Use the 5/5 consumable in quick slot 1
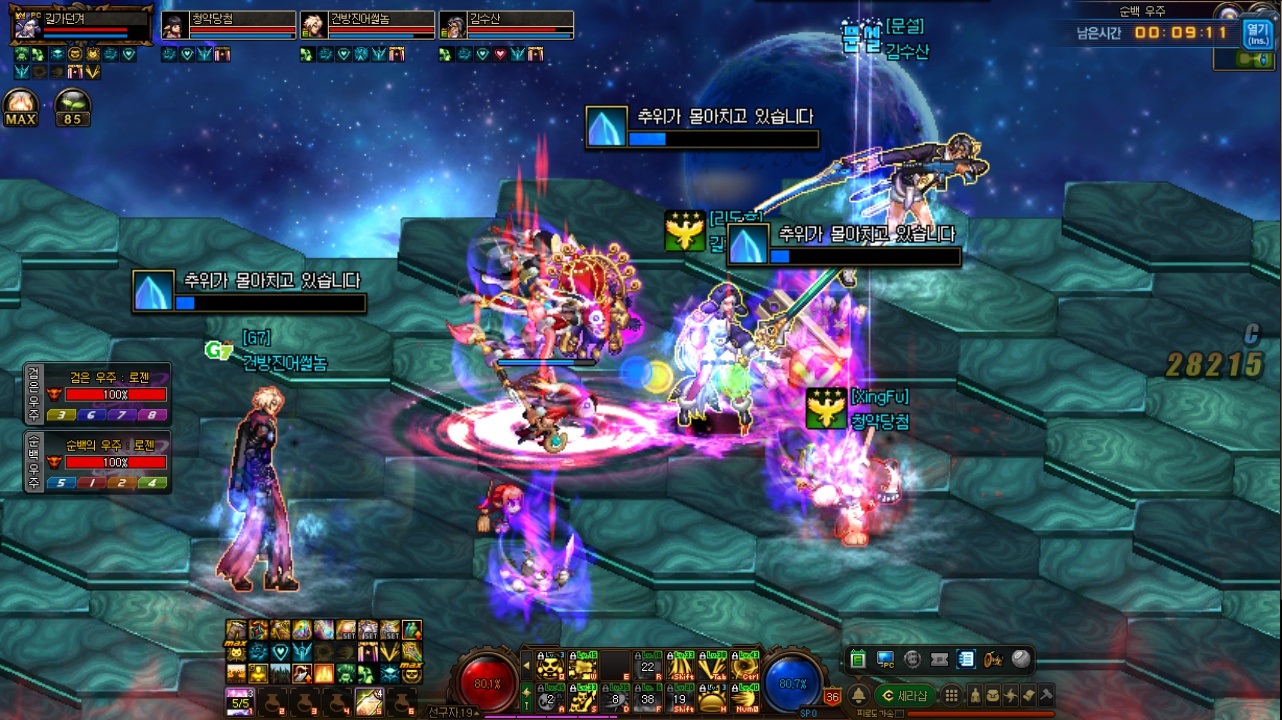1282x720 pixels. pyautogui.click(x=238, y=702)
